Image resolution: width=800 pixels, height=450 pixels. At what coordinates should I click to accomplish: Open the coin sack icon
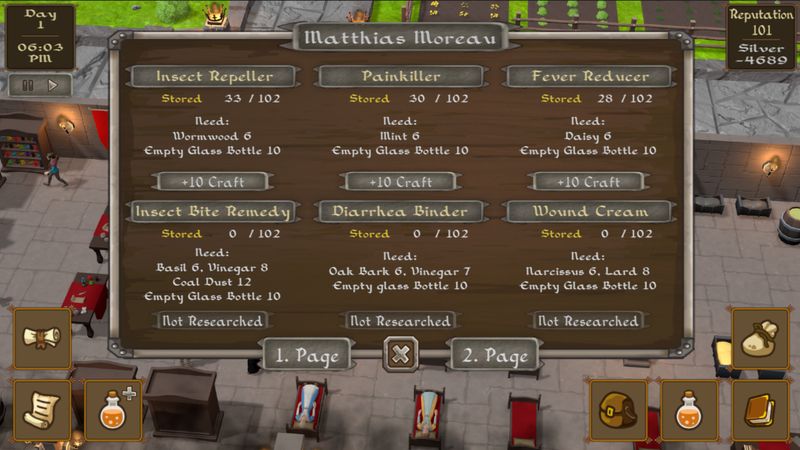[760, 338]
